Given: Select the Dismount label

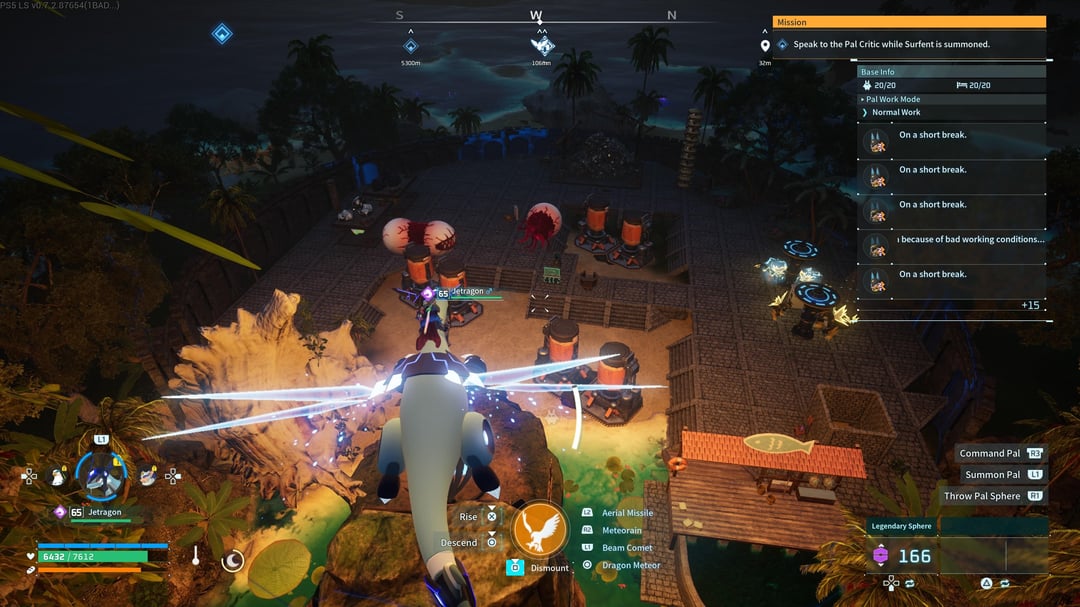Looking at the screenshot, I should 549,568.
